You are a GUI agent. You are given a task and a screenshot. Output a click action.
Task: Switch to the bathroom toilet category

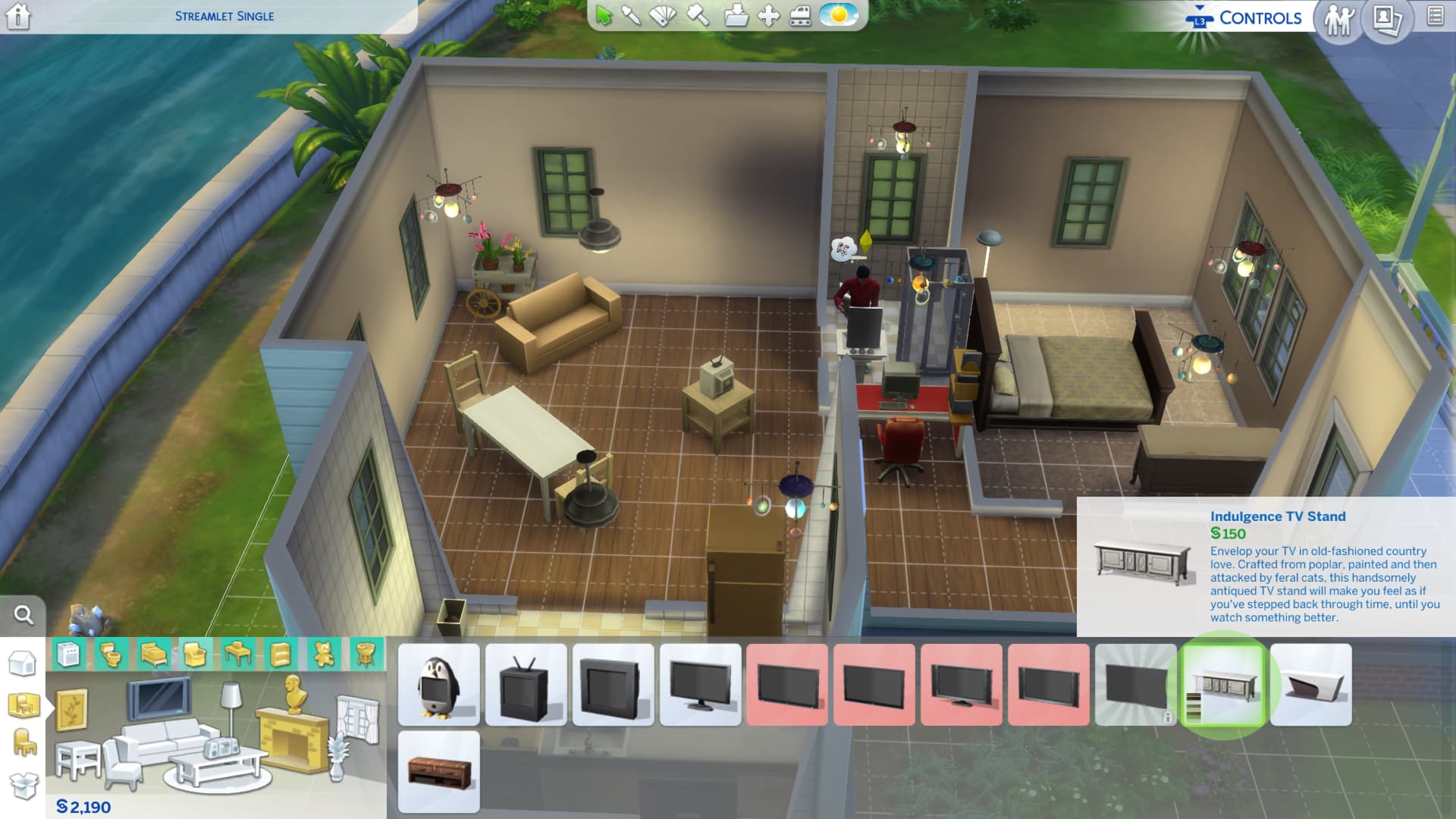click(111, 654)
